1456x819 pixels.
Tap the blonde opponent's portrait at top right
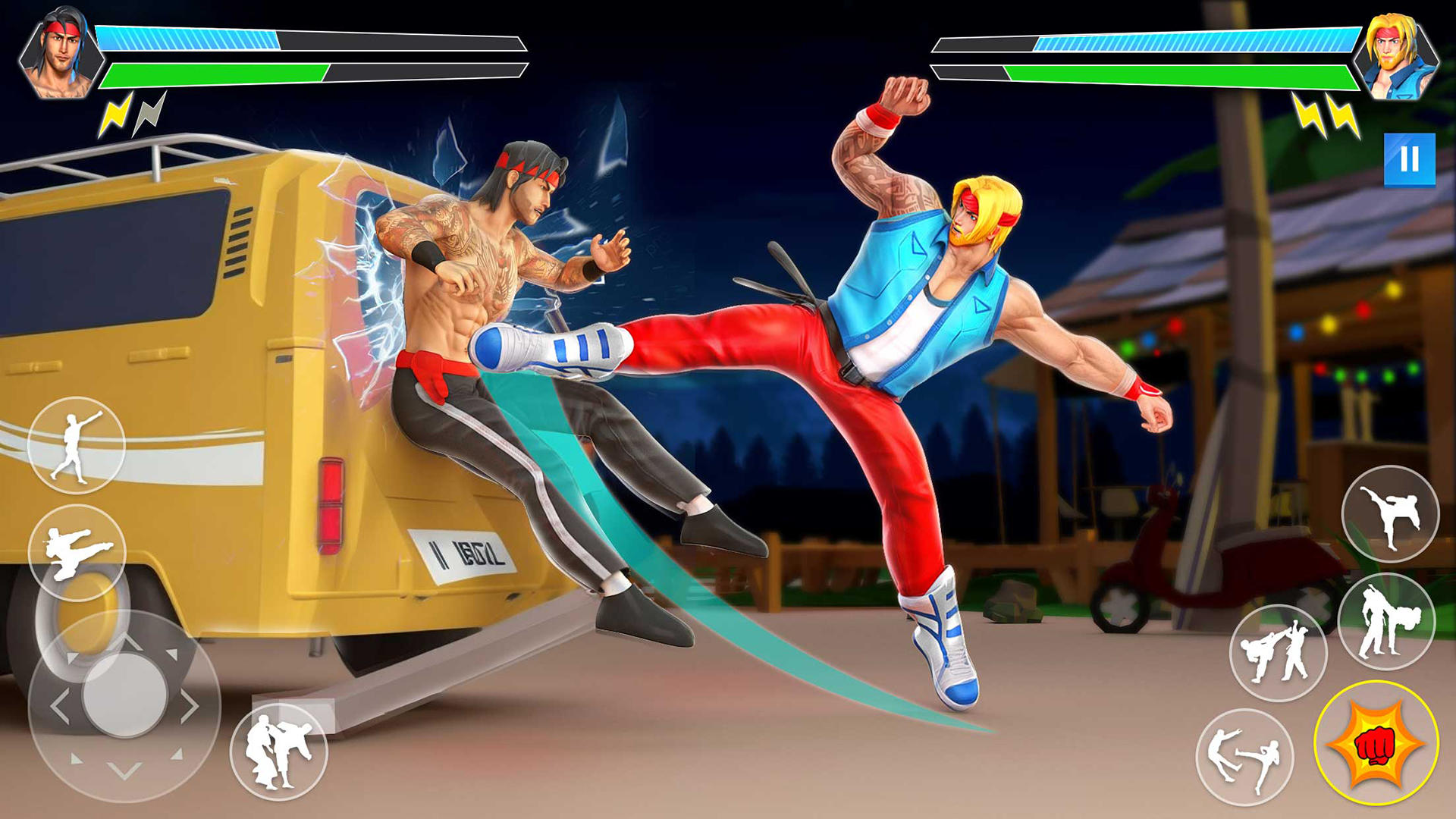tap(1403, 53)
